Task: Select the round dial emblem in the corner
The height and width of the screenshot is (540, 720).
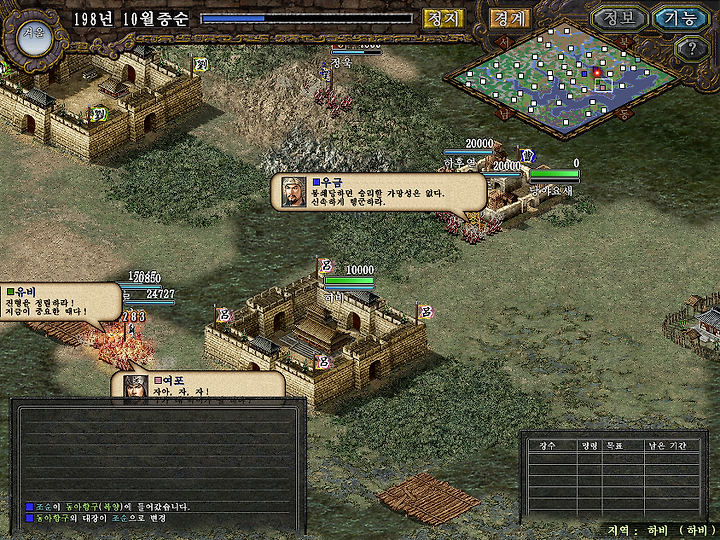Action: click(x=33, y=33)
